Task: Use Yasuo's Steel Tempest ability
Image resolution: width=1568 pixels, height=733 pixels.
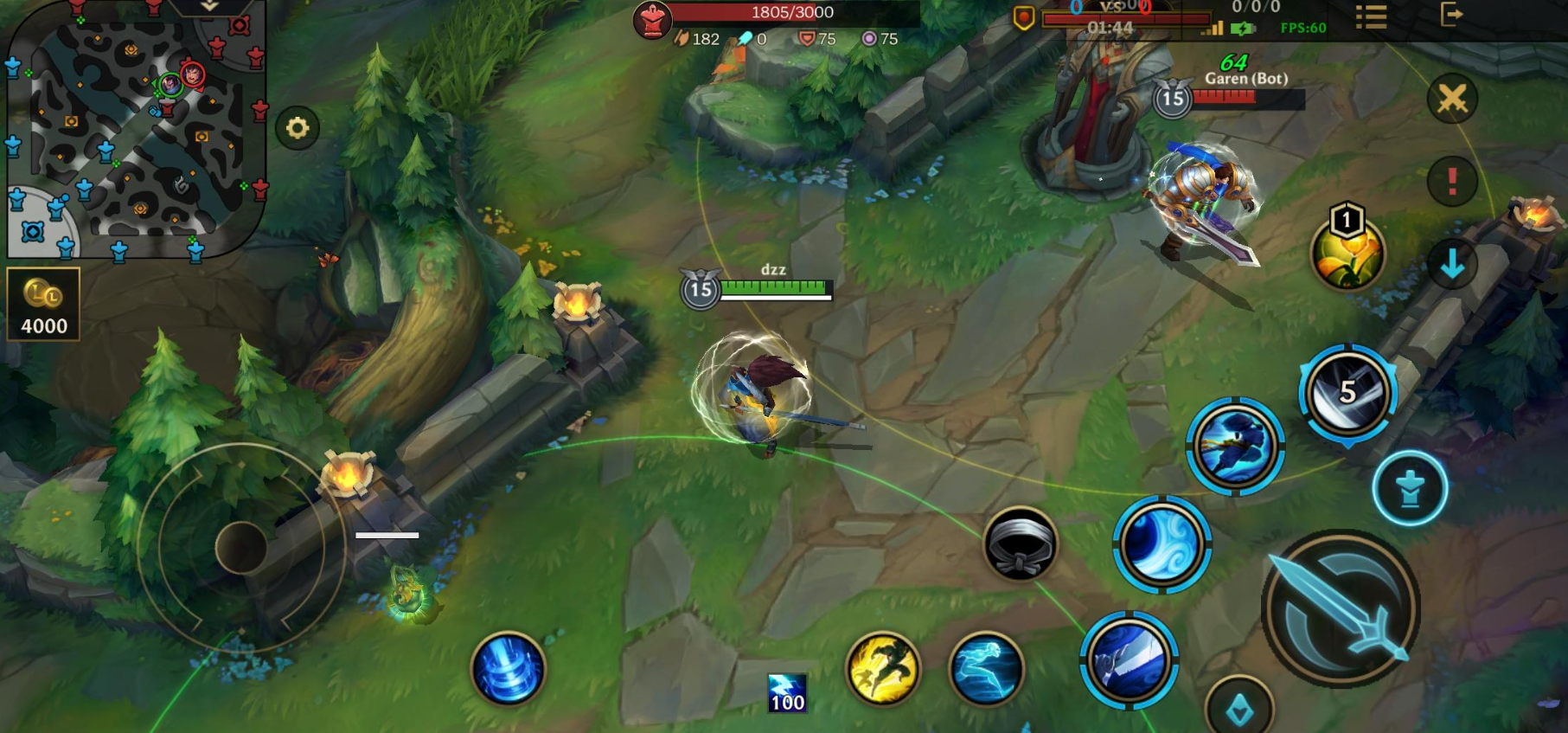Action: click(1129, 661)
